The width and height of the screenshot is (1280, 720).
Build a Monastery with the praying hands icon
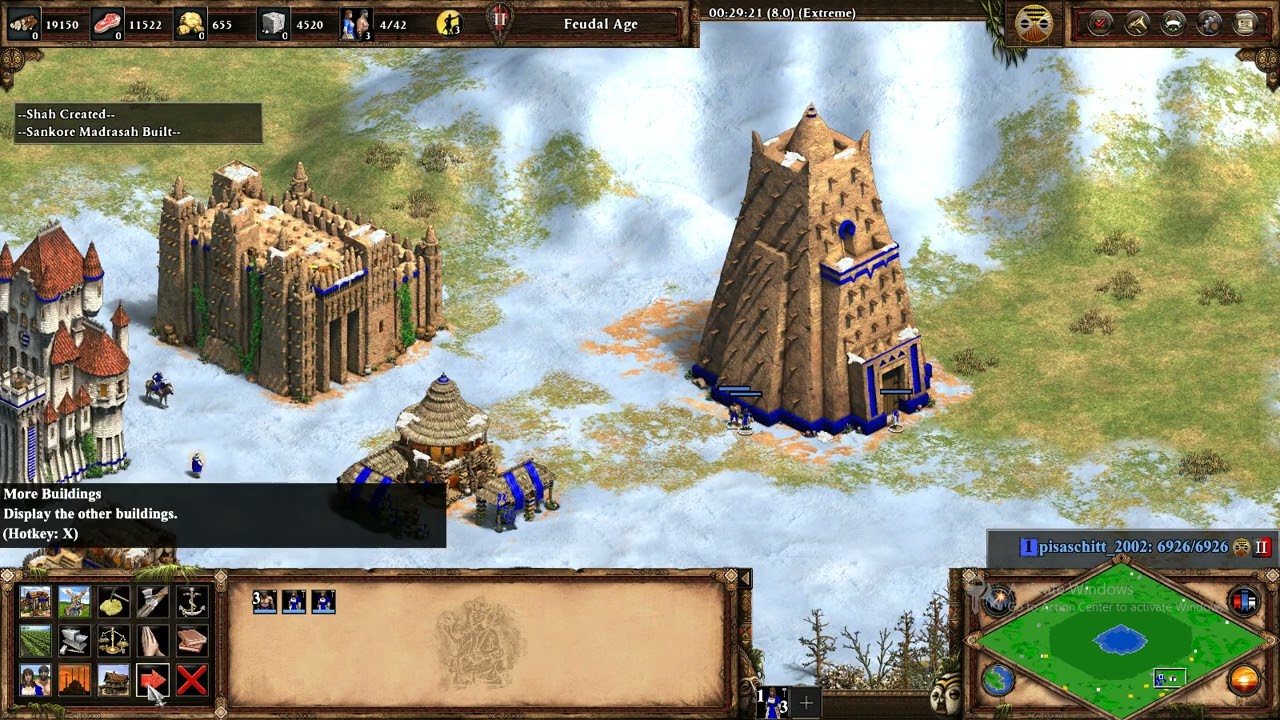pyautogui.click(x=152, y=641)
